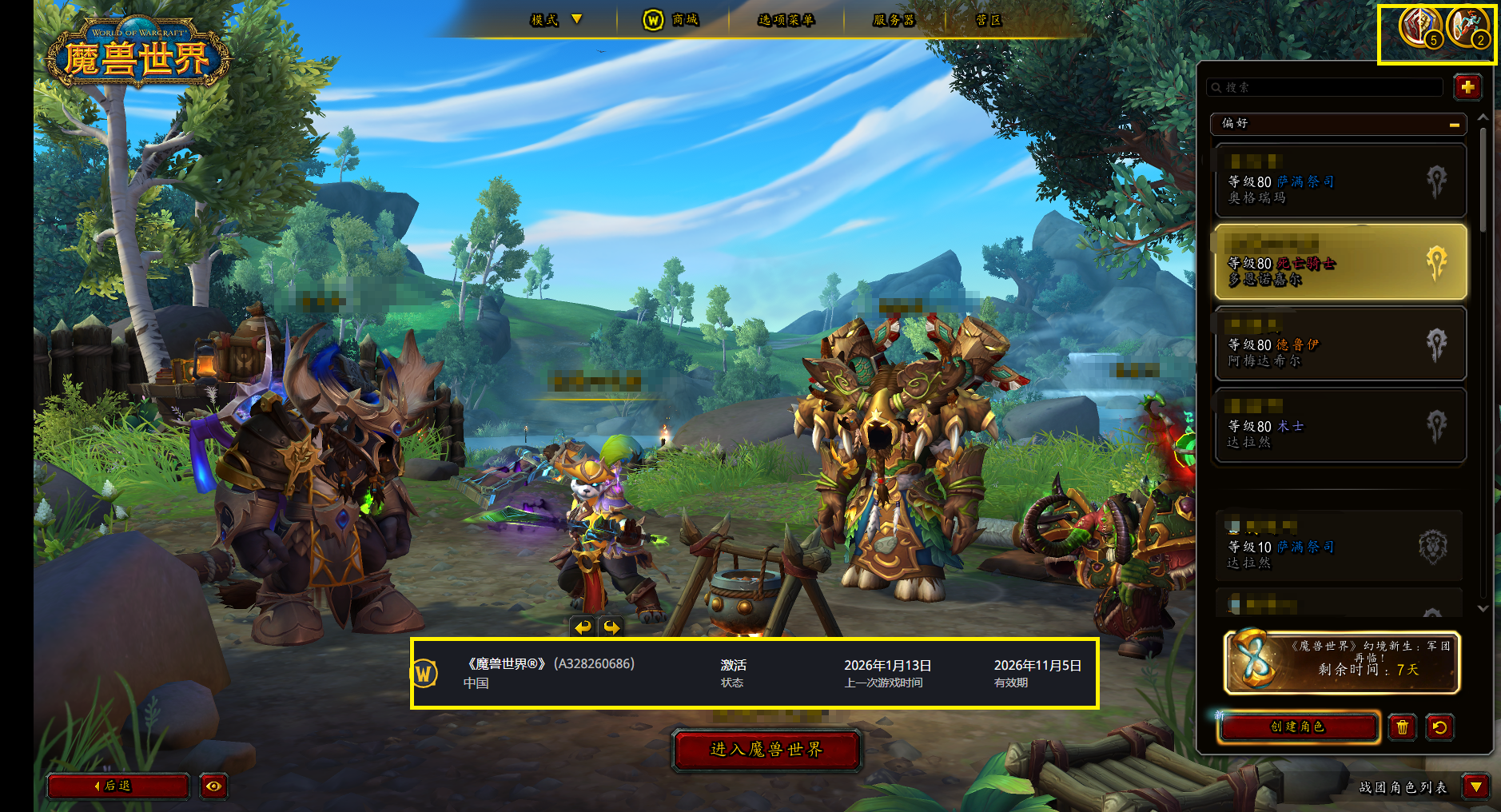Open the 选项菜单 options menu

tap(786, 20)
